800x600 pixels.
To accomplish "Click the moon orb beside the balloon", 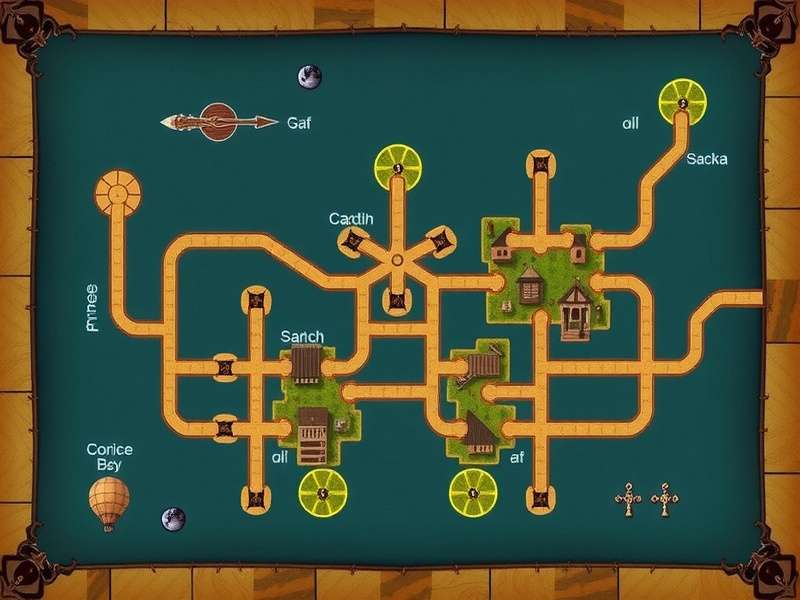I will click(x=173, y=518).
